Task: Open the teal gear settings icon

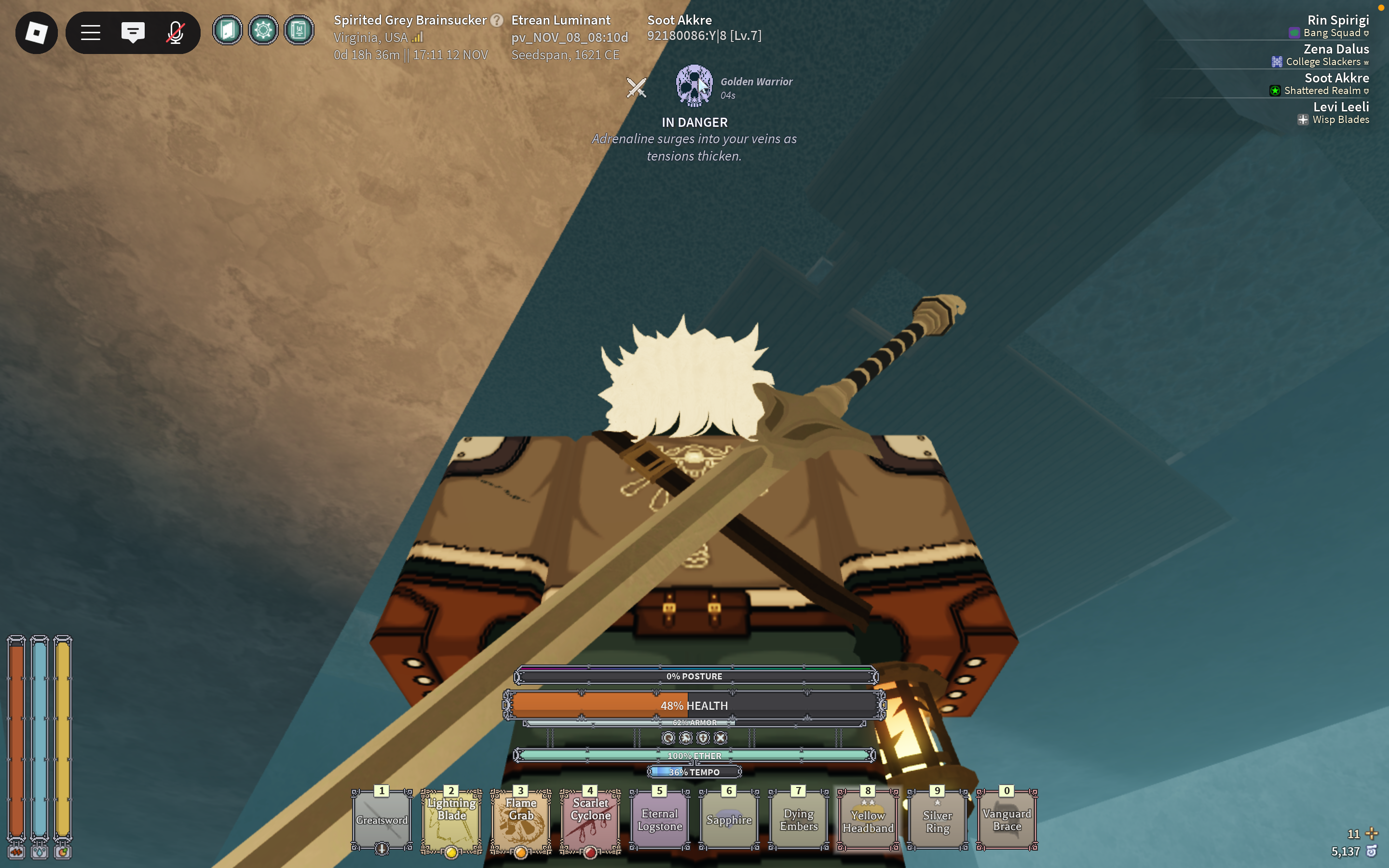Action: pos(263,30)
